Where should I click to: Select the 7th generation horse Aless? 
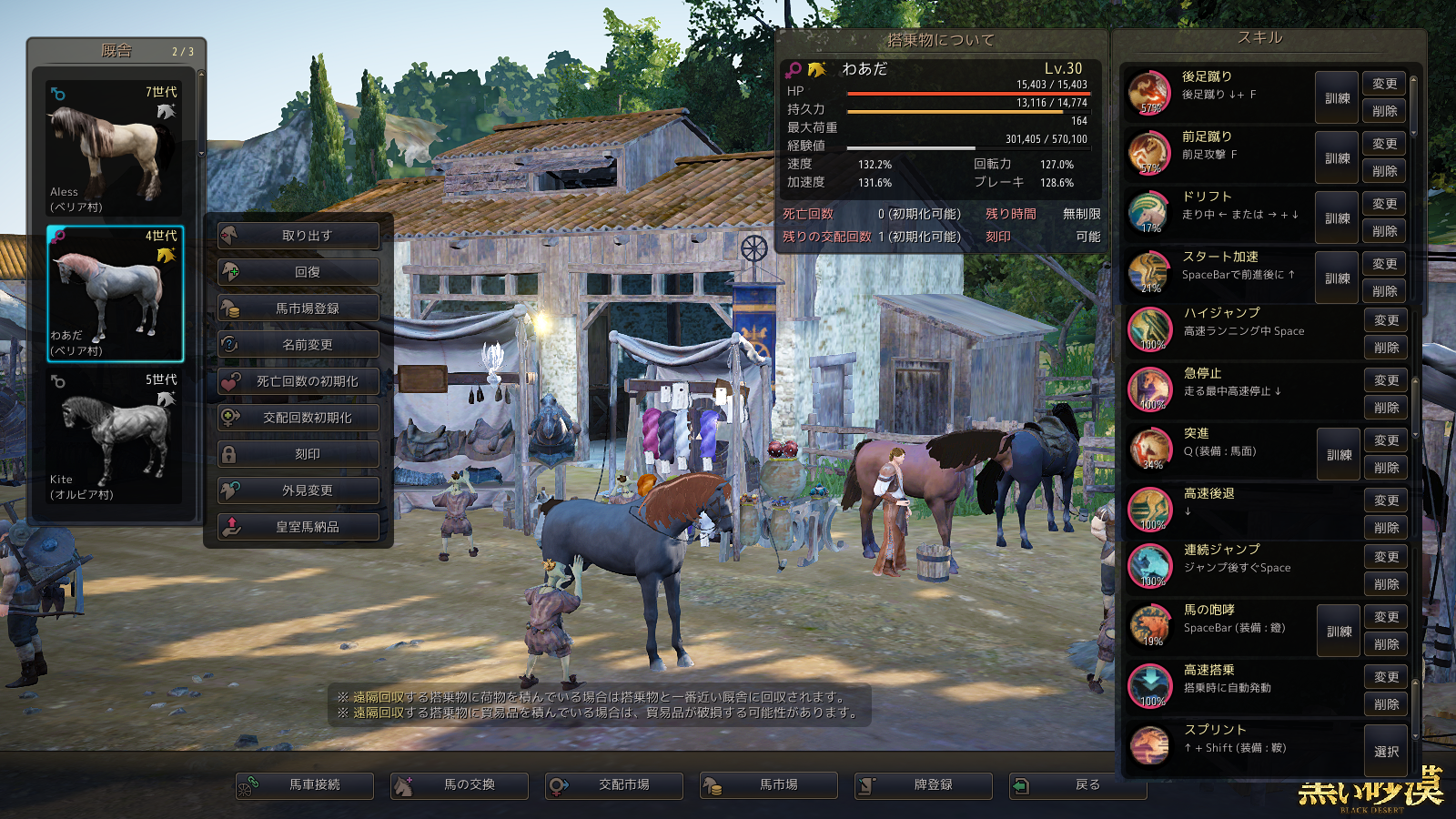tap(115, 149)
